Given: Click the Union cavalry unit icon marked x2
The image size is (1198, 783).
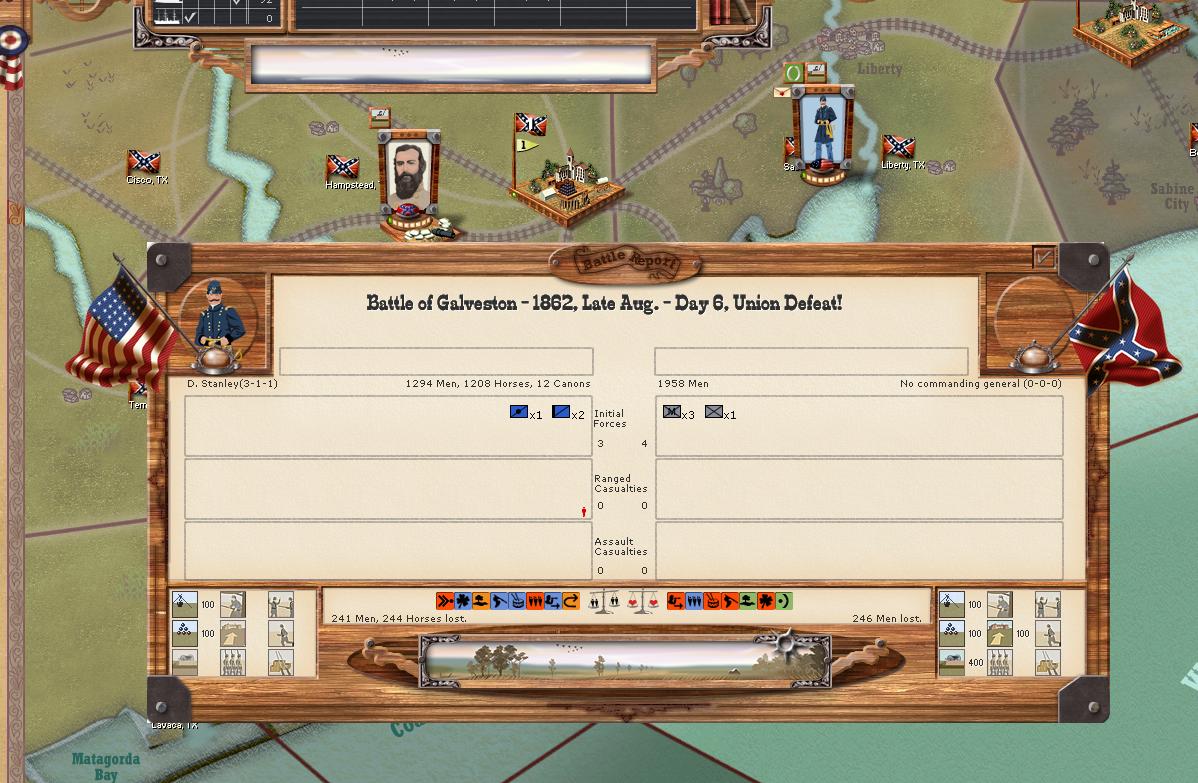Looking at the screenshot, I should (561, 412).
